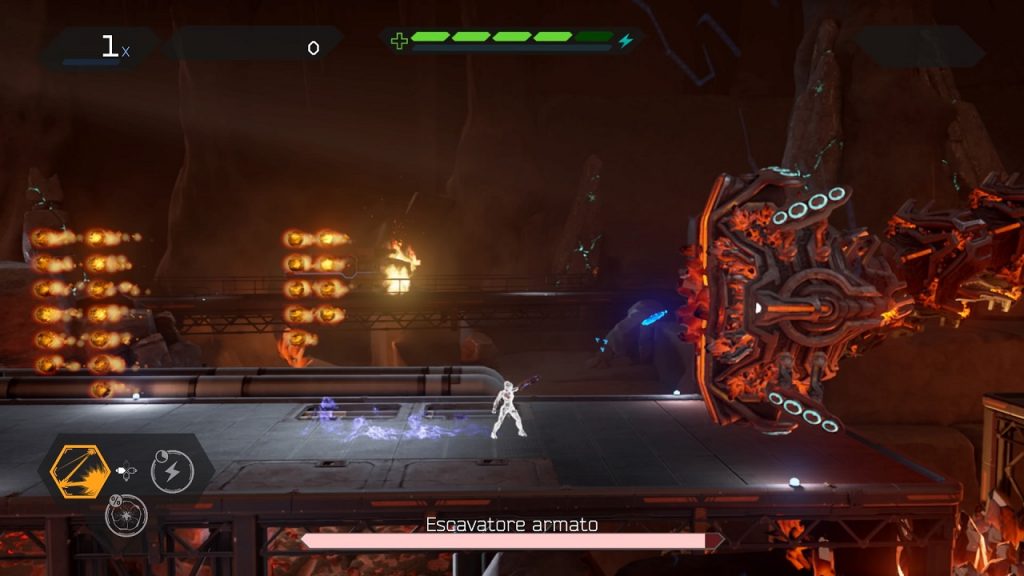This screenshot has width=1024, height=576.
Task: Activate the lightning bolt ability icon
Action: click(172, 471)
